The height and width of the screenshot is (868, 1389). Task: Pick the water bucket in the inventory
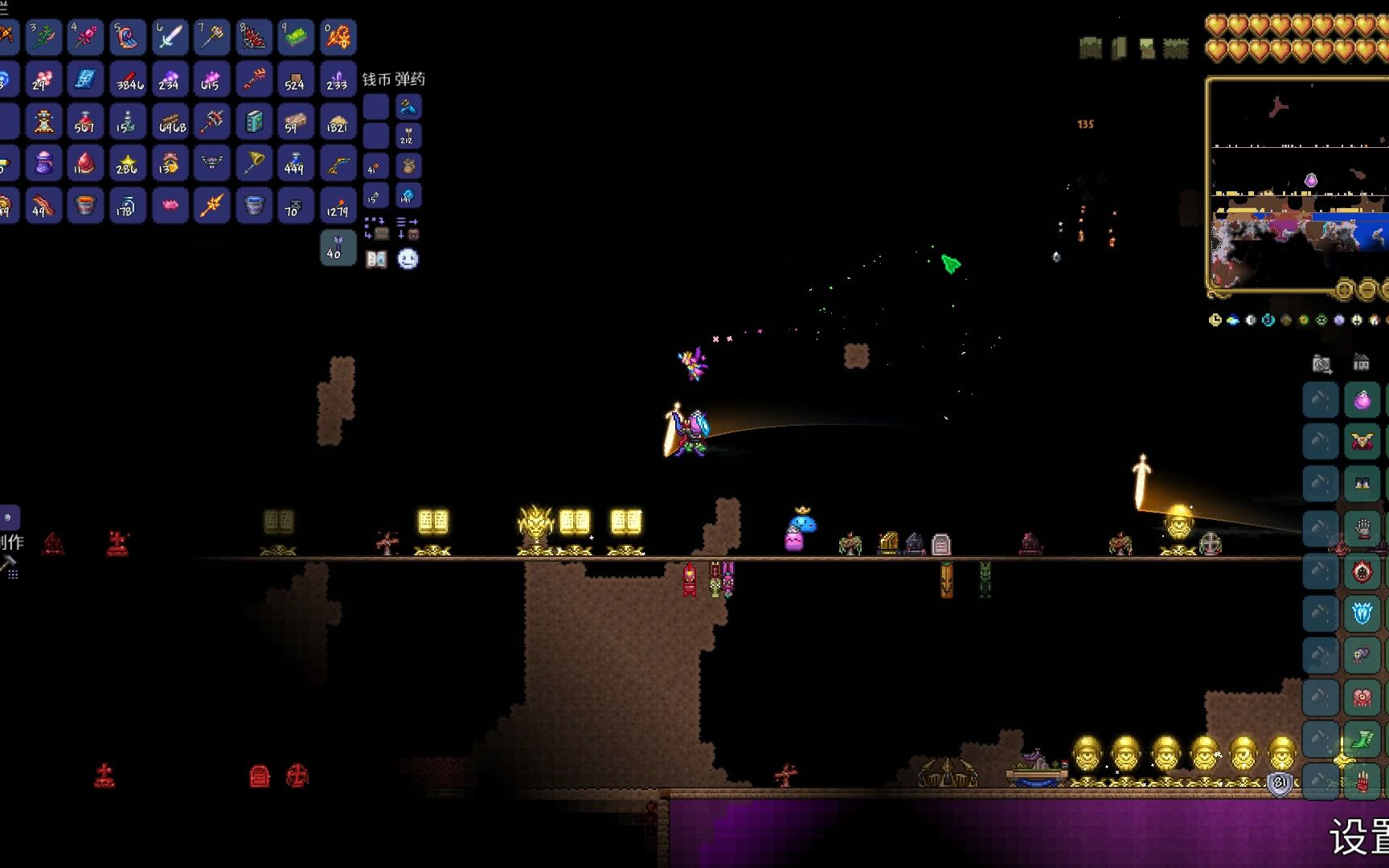pyautogui.click(x=253, y=205)
